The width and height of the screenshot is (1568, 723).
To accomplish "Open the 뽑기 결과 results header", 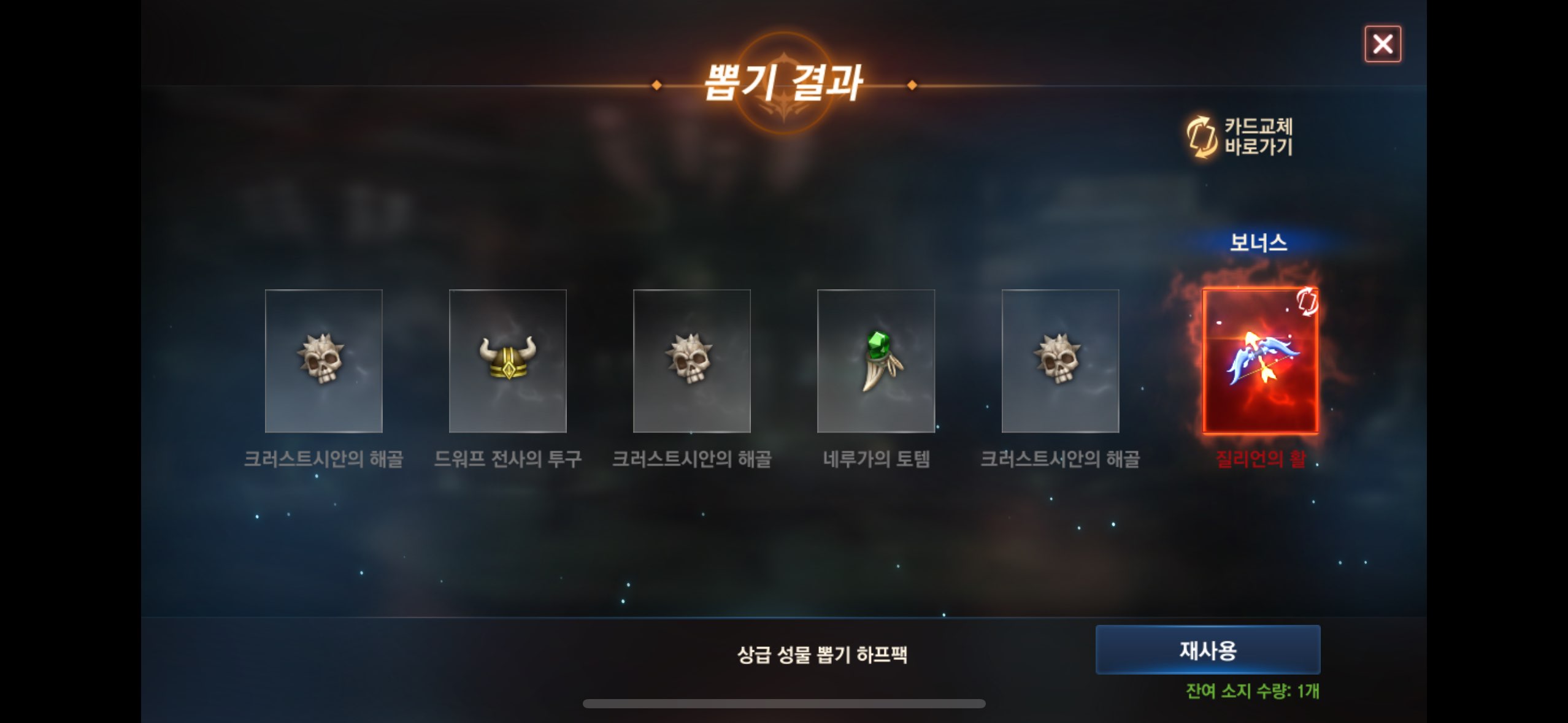I will pyautogui.click(x=784, y=83).
